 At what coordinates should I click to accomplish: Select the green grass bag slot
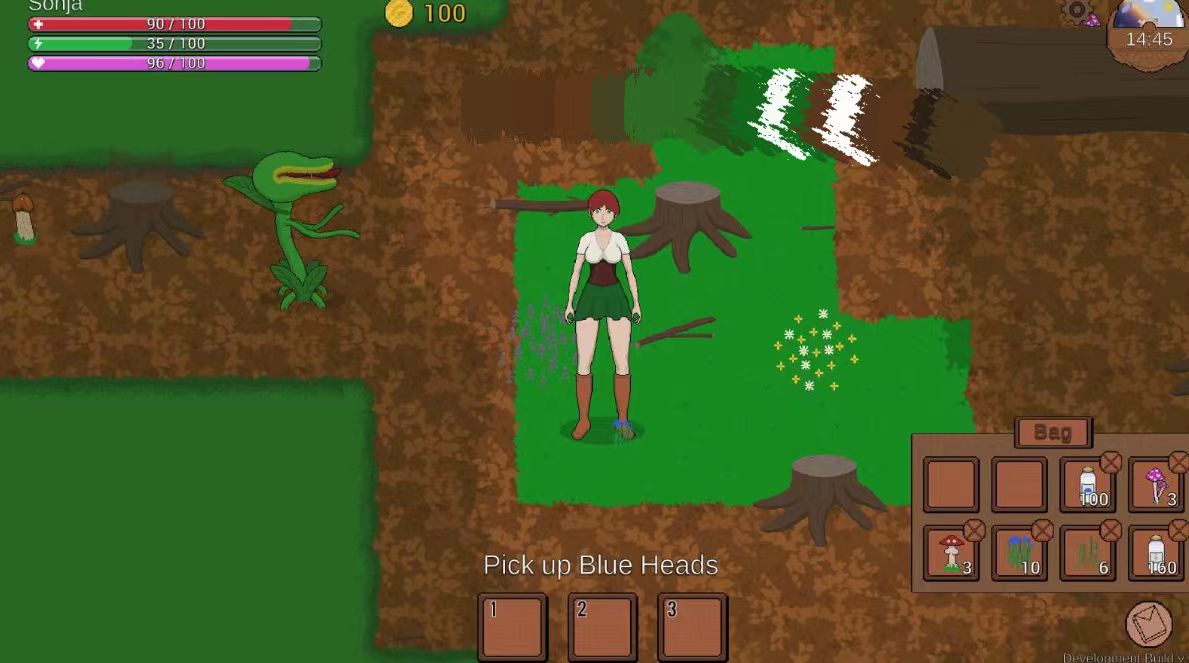coord(1087,554)
